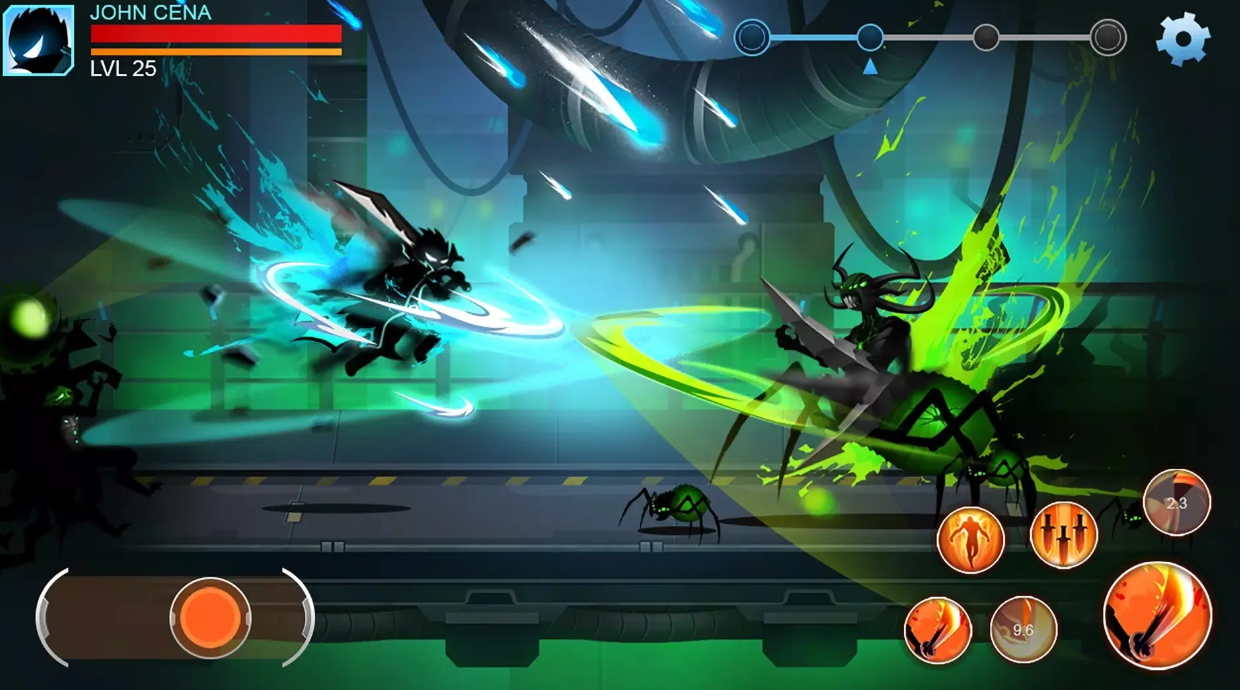Tap the large sword slash attack button
1240x690 pixels.
pyautogui.click(x=1157, y=615)
